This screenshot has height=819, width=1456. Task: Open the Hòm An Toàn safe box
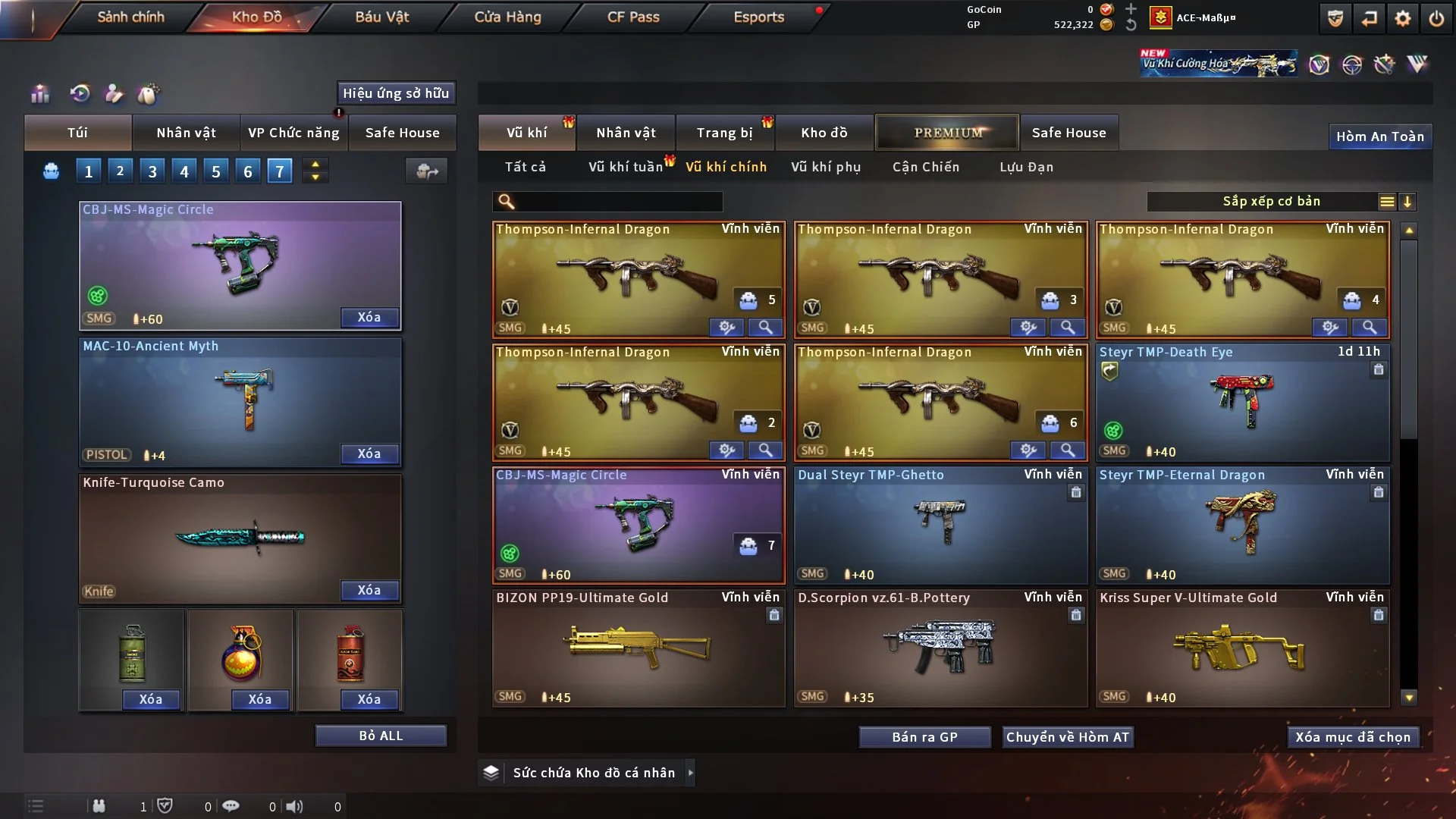[x=1379, y=136]
